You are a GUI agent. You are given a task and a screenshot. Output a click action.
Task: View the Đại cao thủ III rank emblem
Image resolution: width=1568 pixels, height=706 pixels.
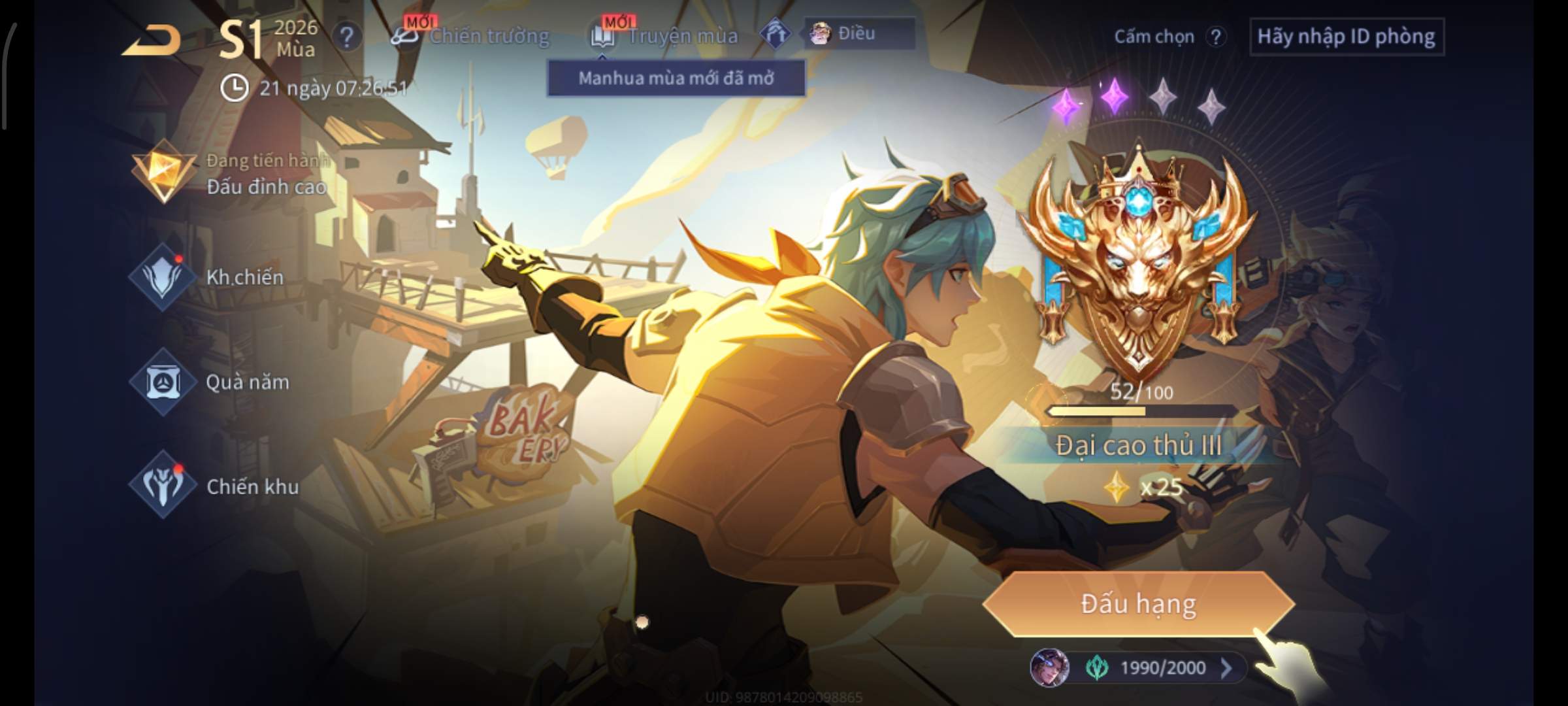1138,261
